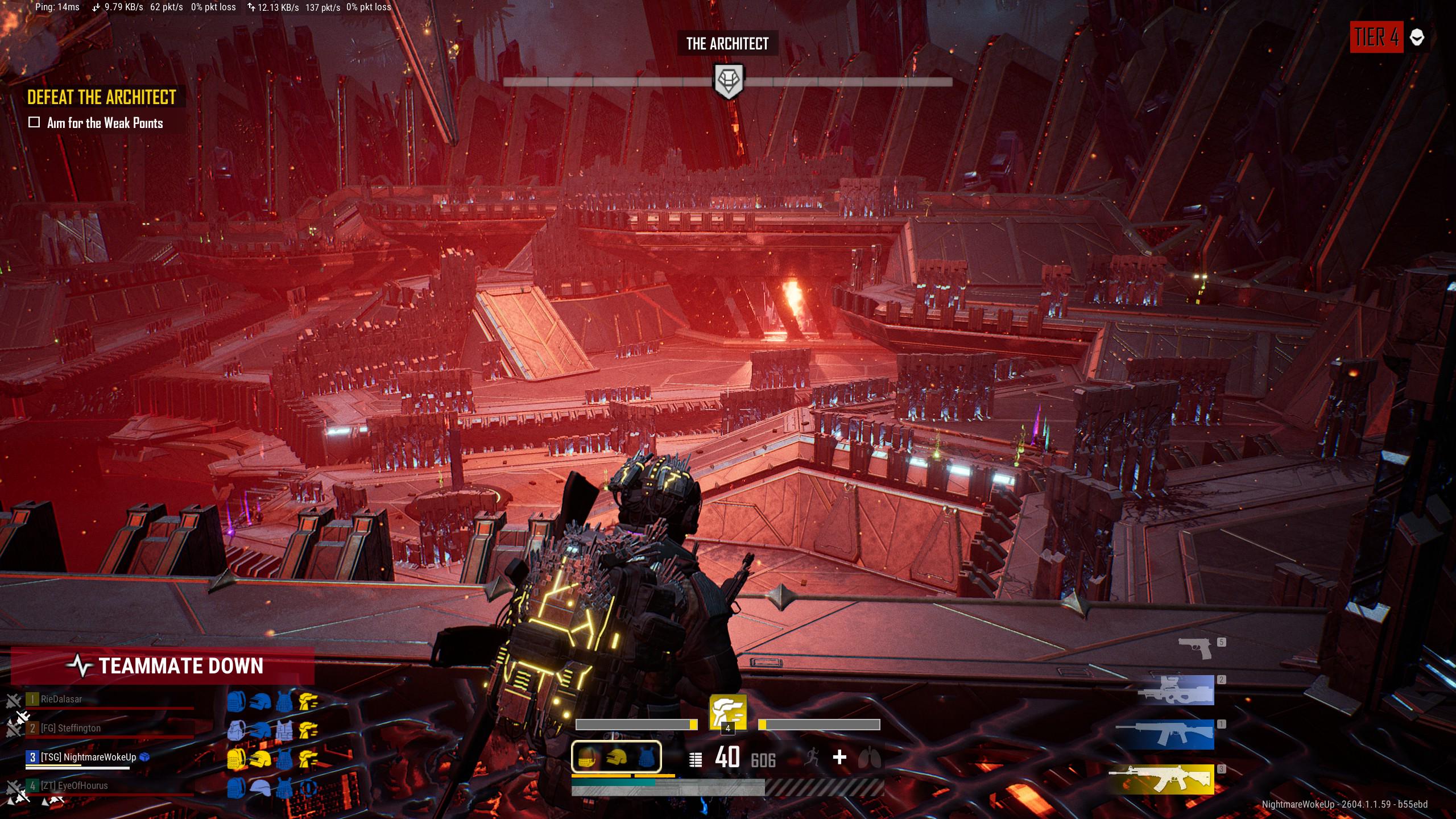Equip the blue rifle in slot 1
Image resolution: width=1456 pixels, height=819 pixels.
point(1165,734)
